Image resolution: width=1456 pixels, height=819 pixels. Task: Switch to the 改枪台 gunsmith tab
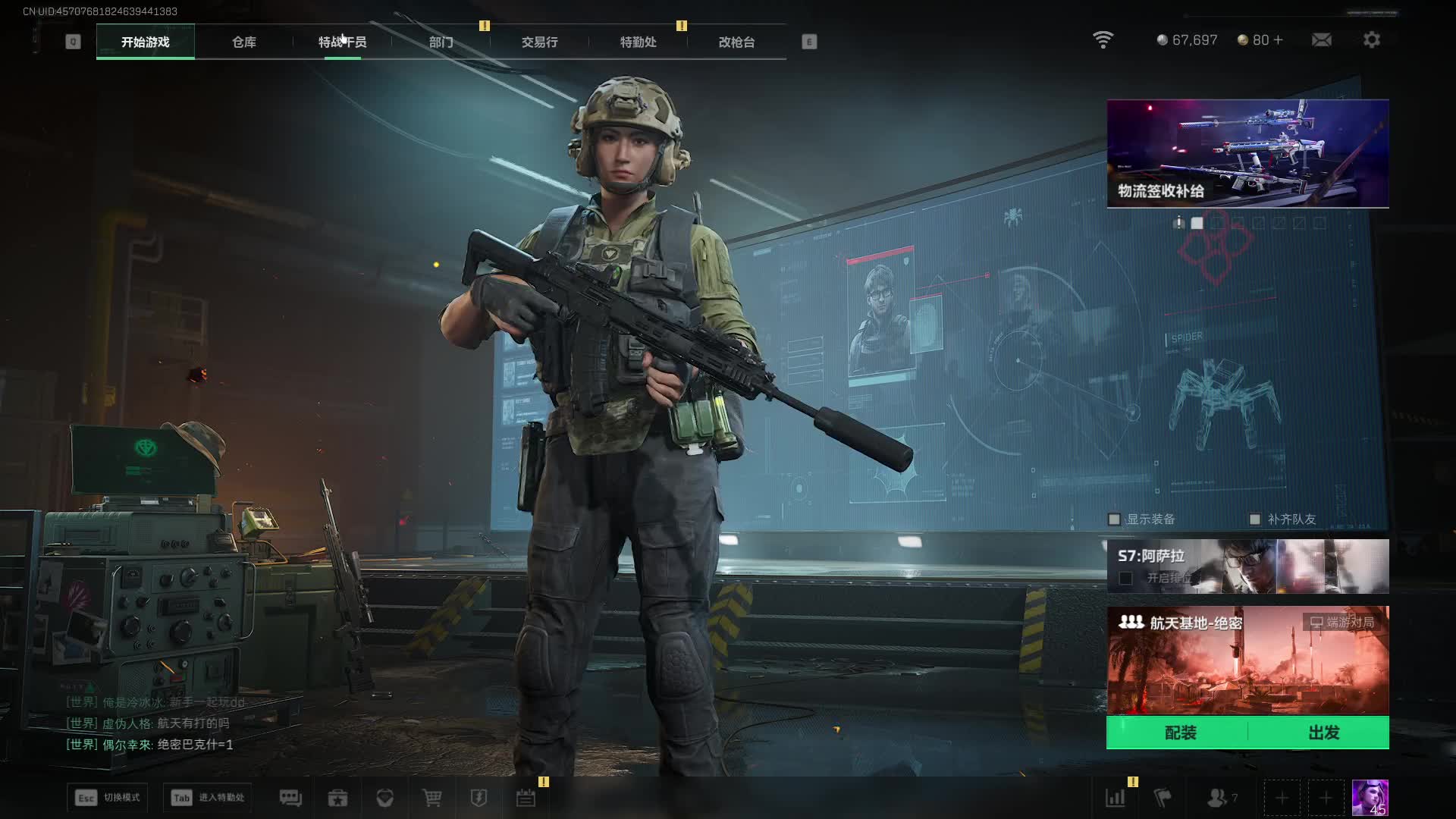coord(736,42)
